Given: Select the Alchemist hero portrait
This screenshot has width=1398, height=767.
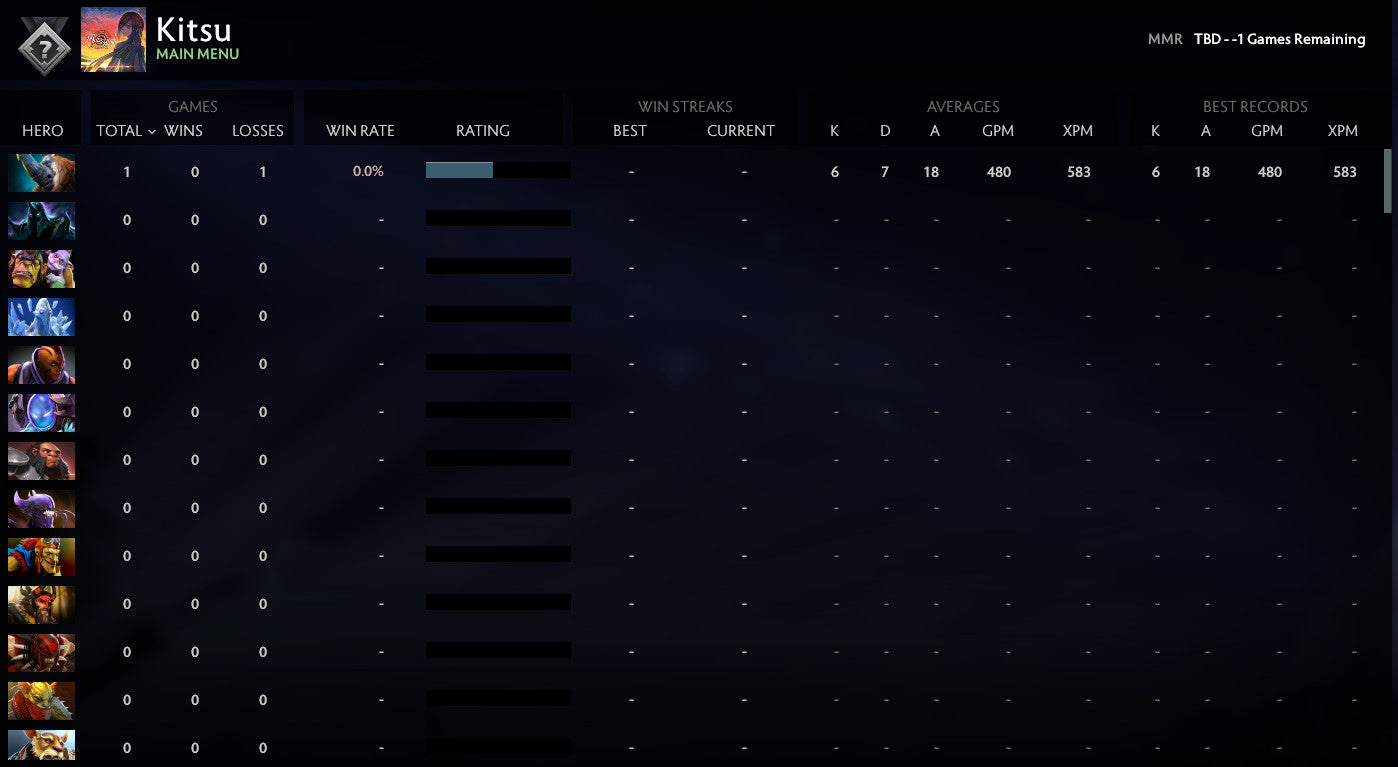Looking at the screenshot, I should 41,268.
